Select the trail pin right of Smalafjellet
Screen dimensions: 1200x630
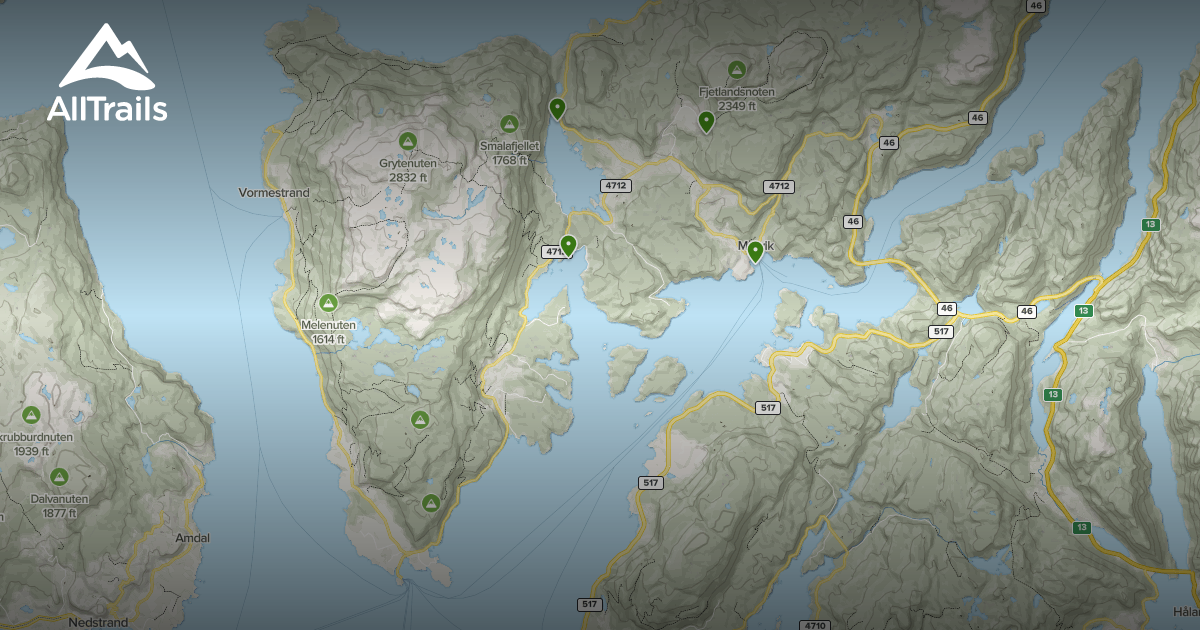pos(557,108)
